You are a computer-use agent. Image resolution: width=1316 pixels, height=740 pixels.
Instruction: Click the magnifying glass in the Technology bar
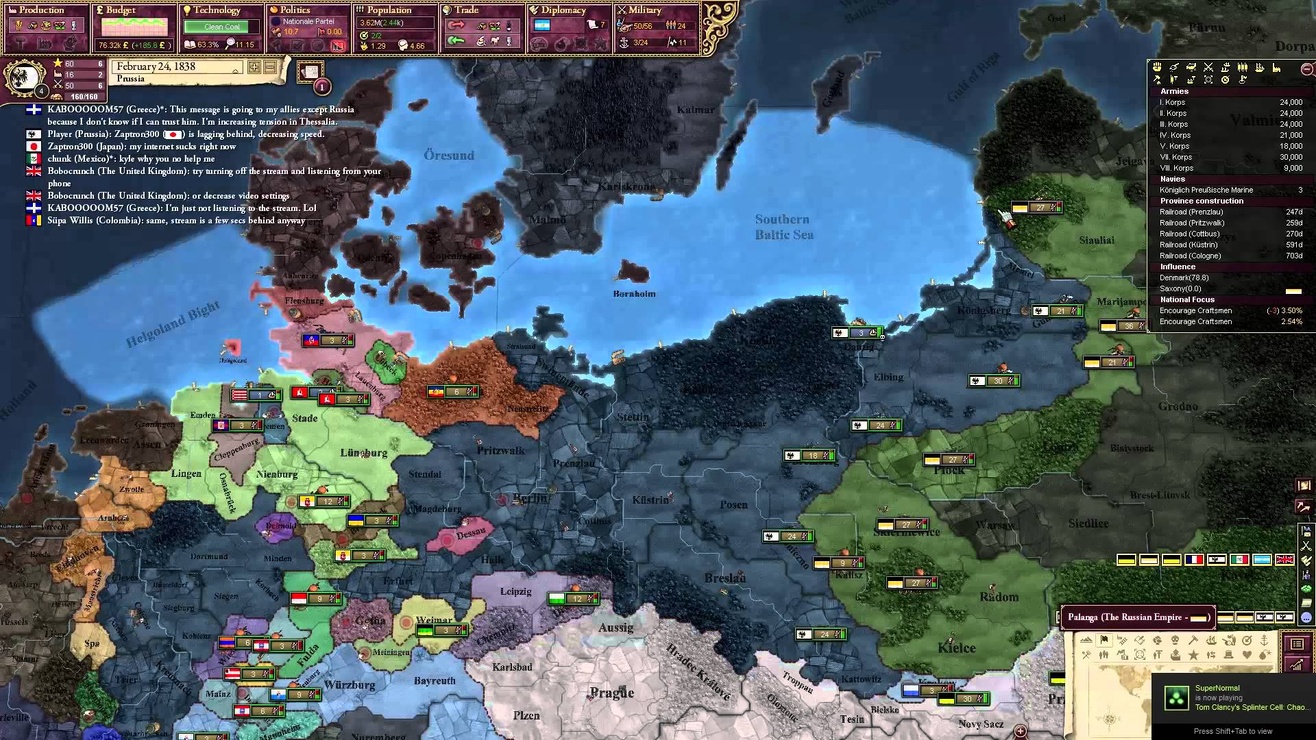(x=231, y=42)
